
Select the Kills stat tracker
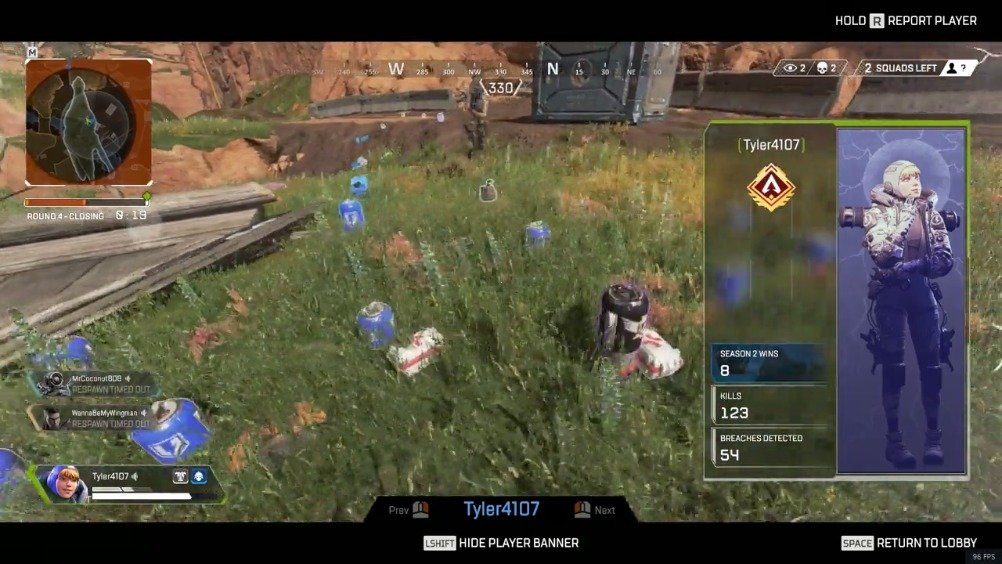tap(769, 405)
